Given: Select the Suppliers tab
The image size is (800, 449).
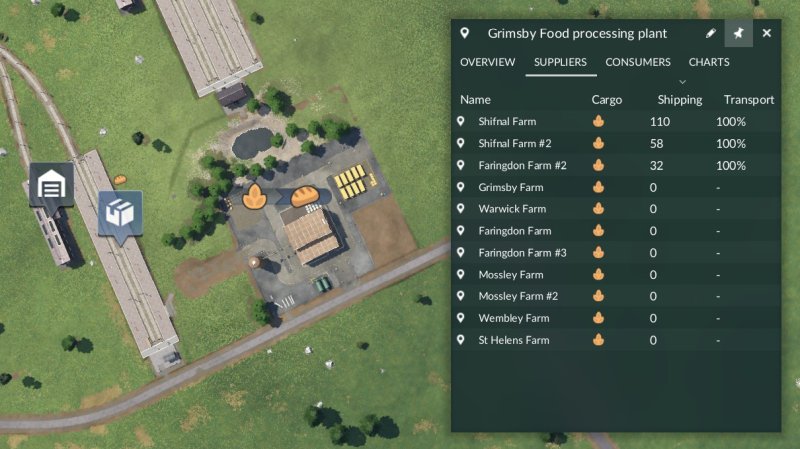Looking at the screenshot, I should coord(560,62).
